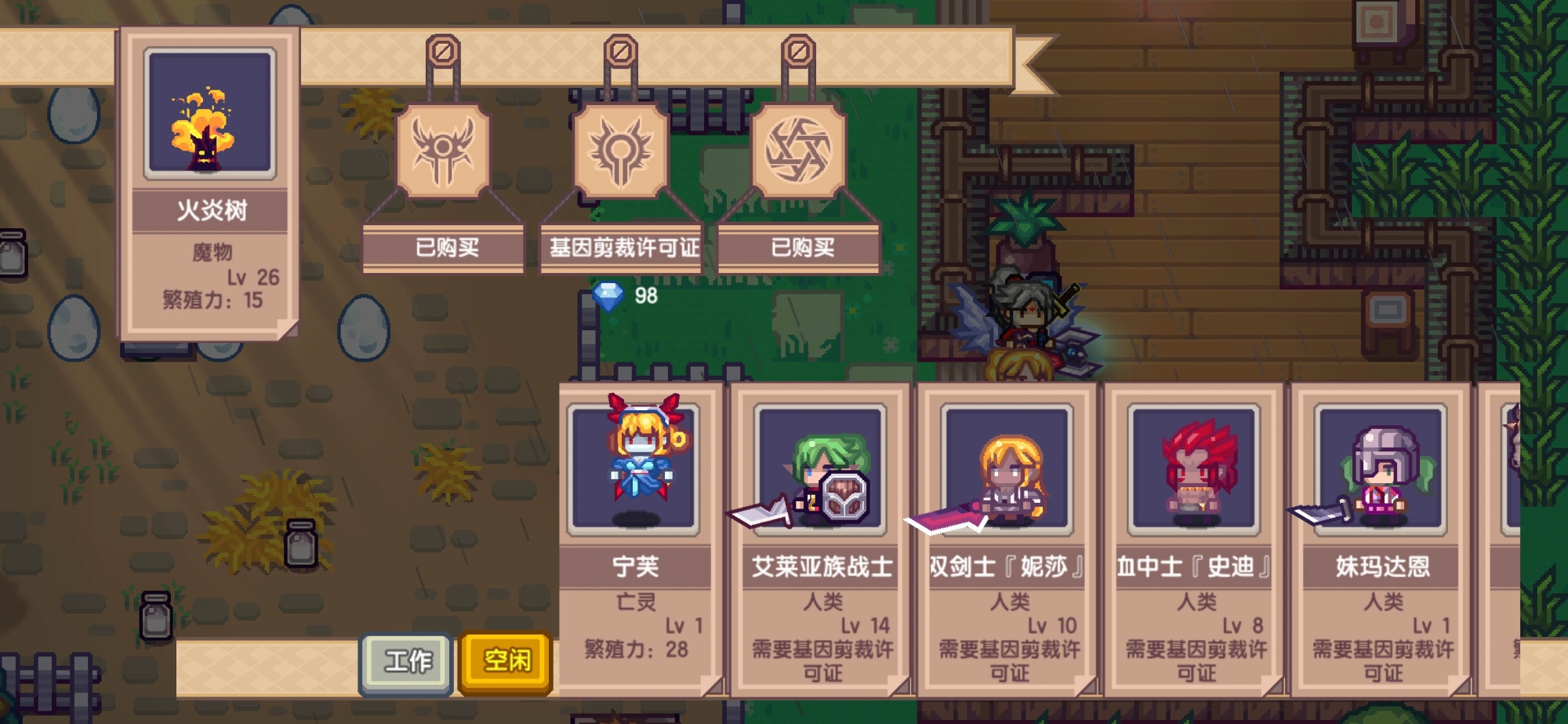Click the 基因剪裁许可证 purchase button
The width and height of the screenshot is (1568, 724).
623,249
